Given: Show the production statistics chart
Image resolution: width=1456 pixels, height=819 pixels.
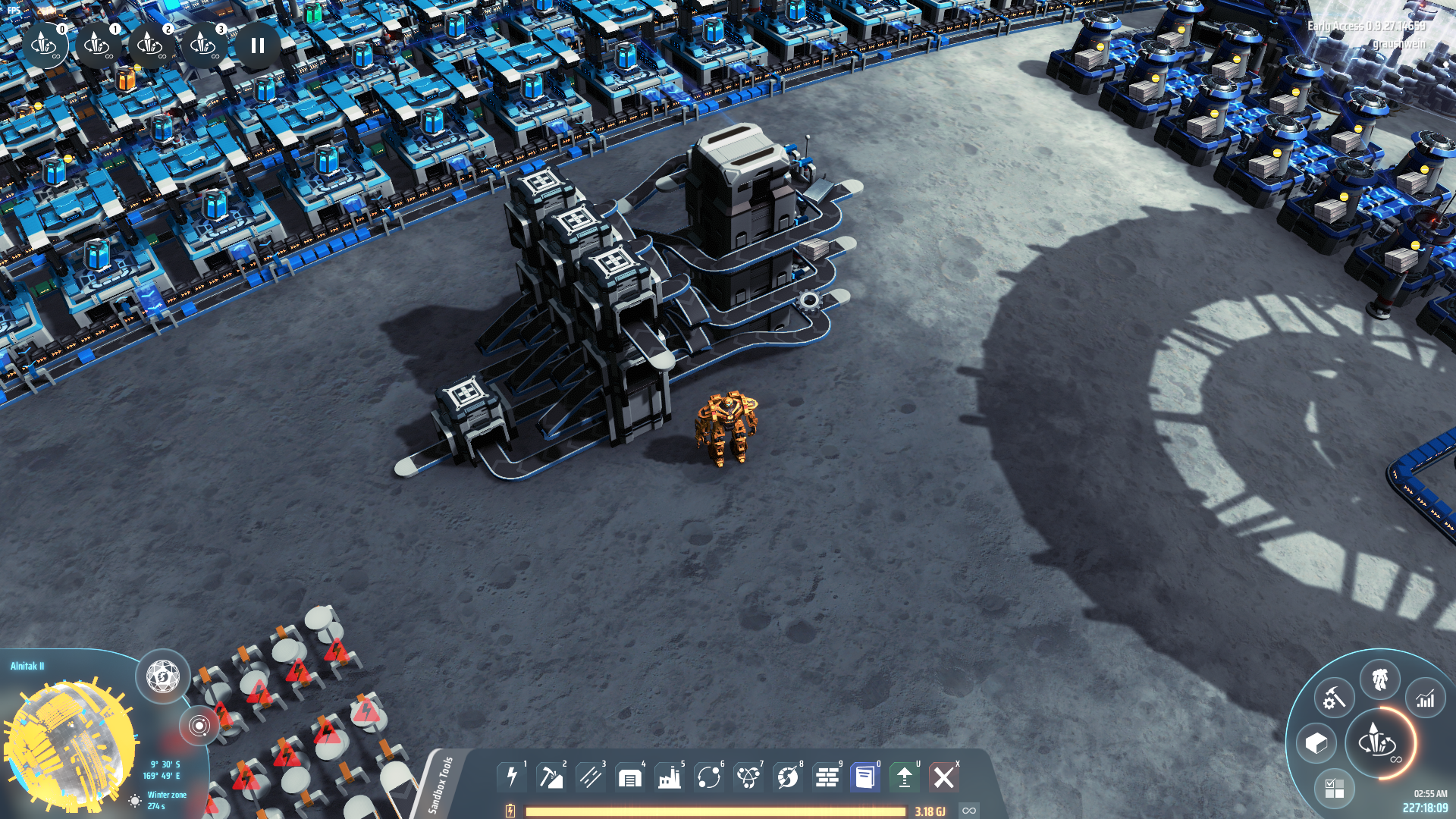Looking at the screenshot, I should tap(1426, 698).
